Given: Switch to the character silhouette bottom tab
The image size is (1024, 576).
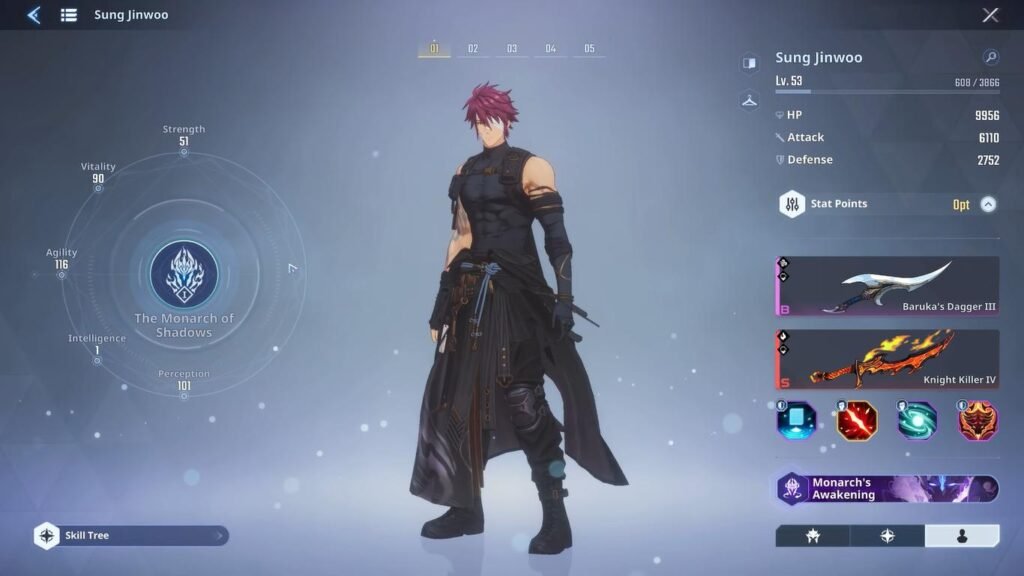Looking at the screenshot, I should [962, 536].
